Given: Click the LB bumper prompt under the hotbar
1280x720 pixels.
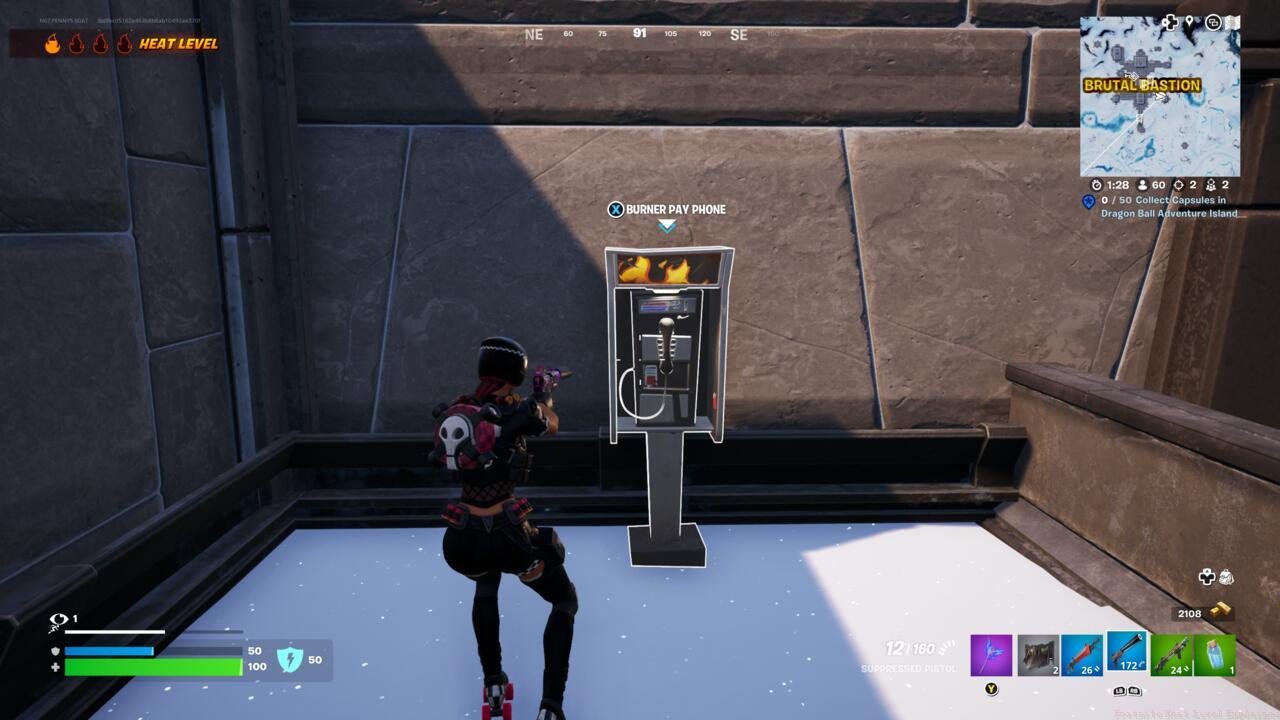Looking at the screenshot, I should 1118,693.
